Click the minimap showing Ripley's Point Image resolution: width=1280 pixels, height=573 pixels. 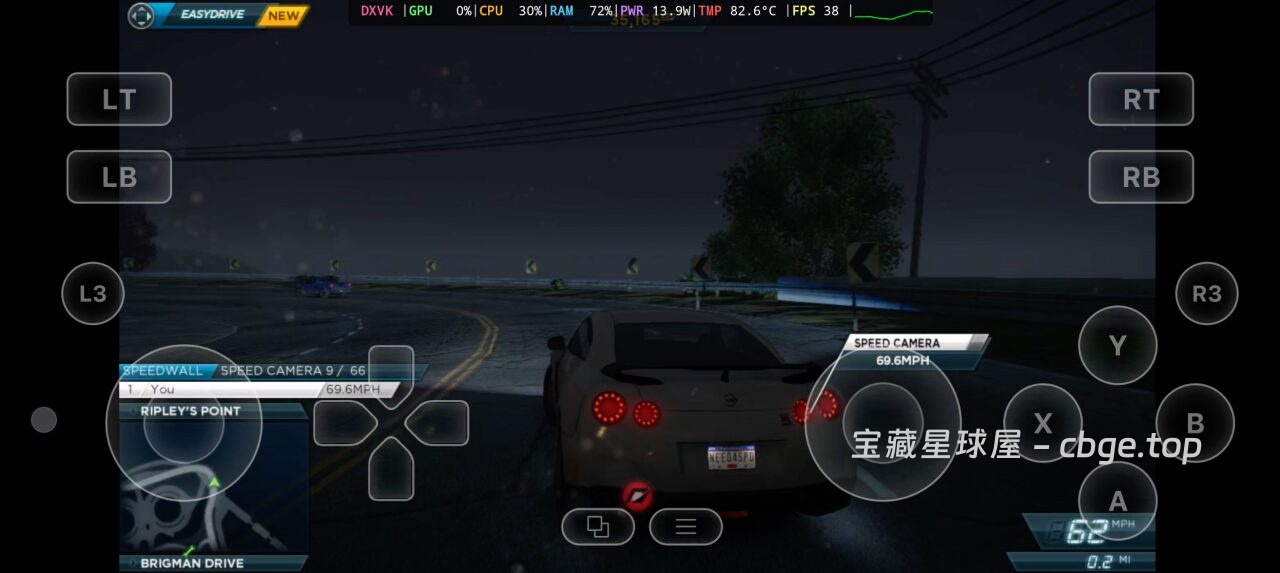click(214, 487)
